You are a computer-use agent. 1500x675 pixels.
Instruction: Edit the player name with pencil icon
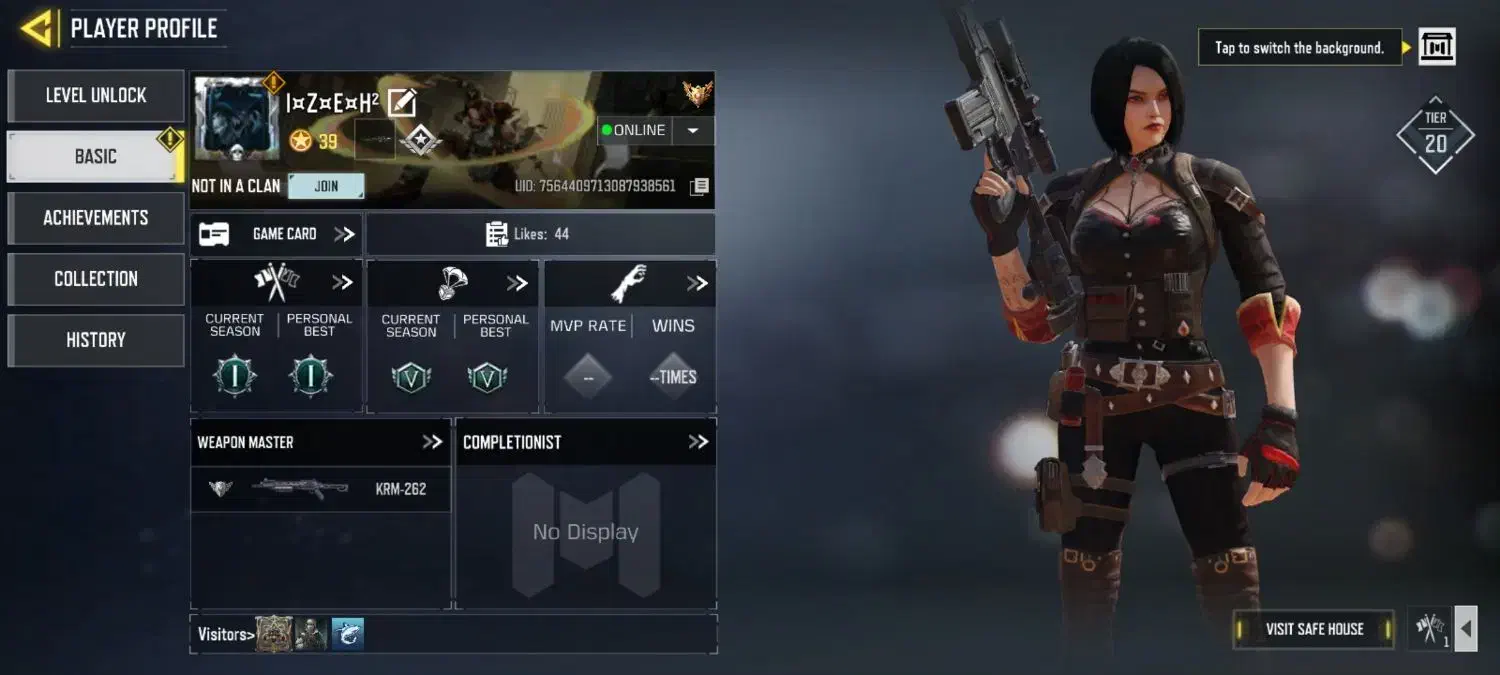[402, 102]
